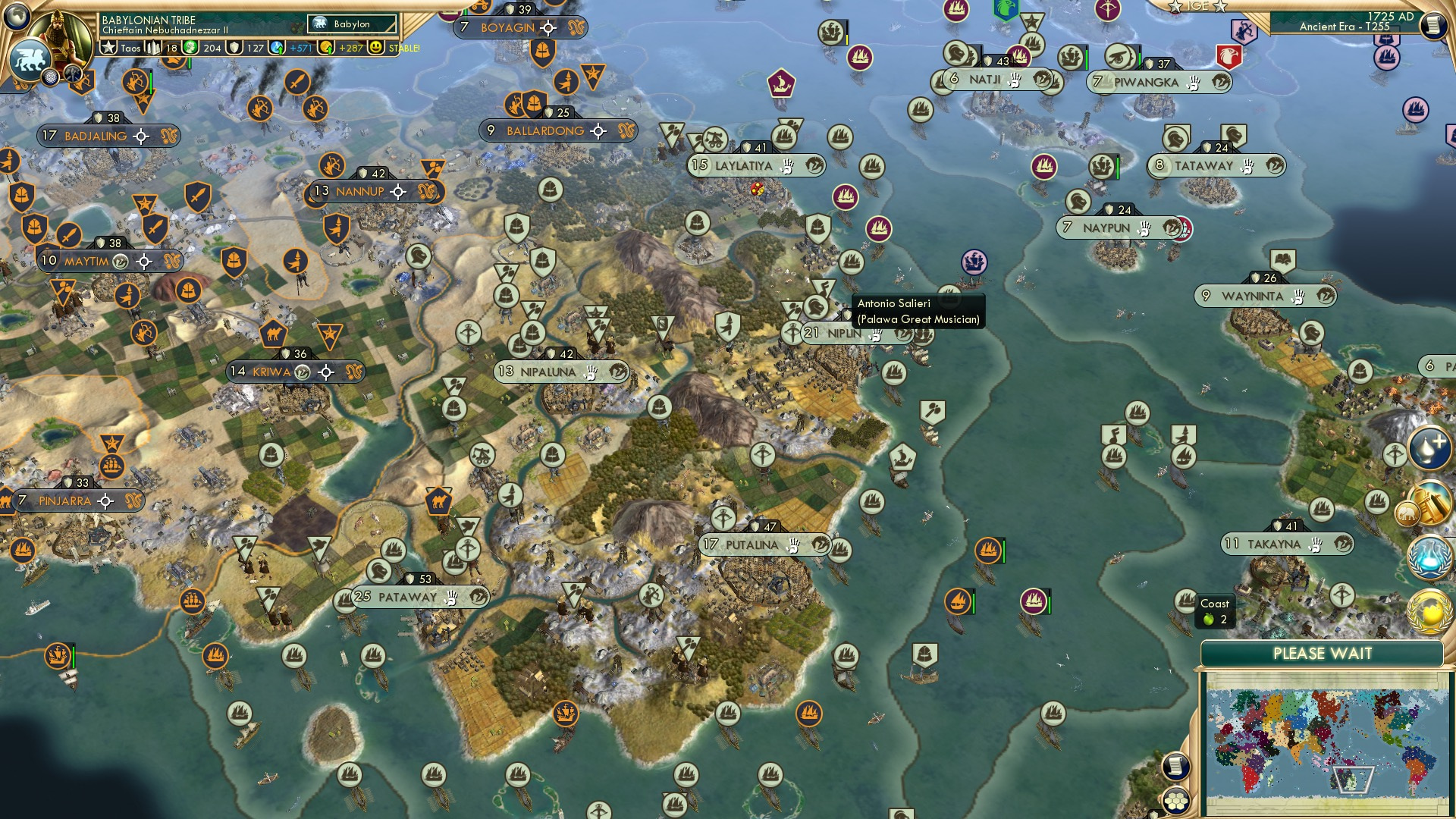This screenshot has height=819, width=1456.
Task: Click the Golden Age oil lamp icon
Action: coord(1428,449)
